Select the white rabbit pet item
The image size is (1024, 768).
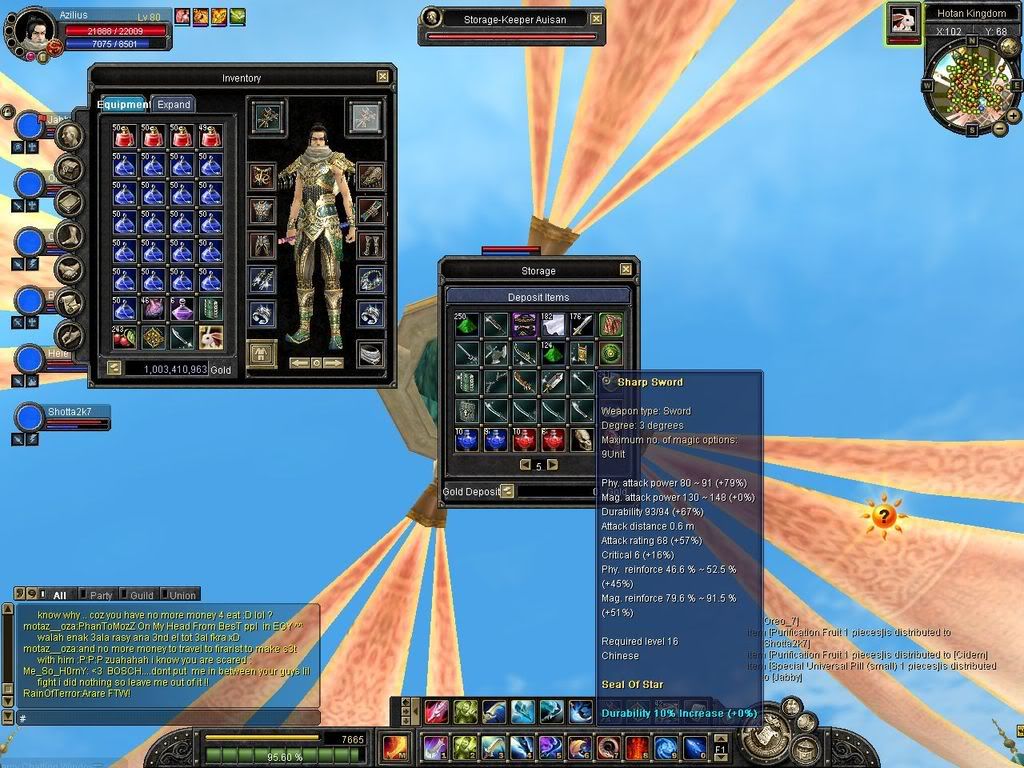(x=211, y=337)
